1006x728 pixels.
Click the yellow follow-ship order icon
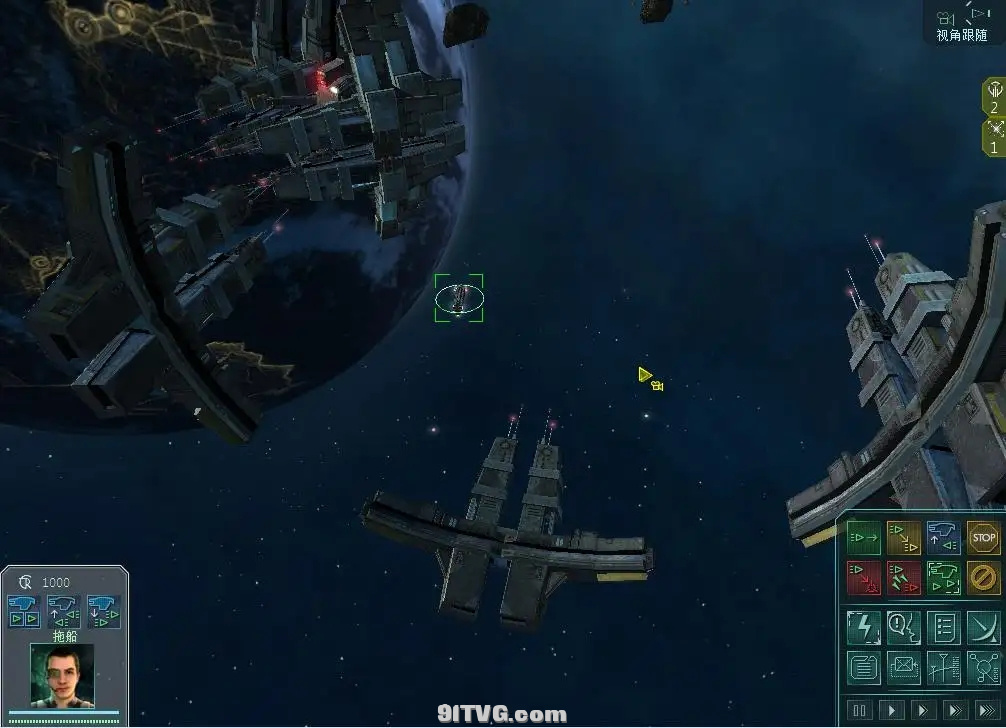click(x=903, y=538)
